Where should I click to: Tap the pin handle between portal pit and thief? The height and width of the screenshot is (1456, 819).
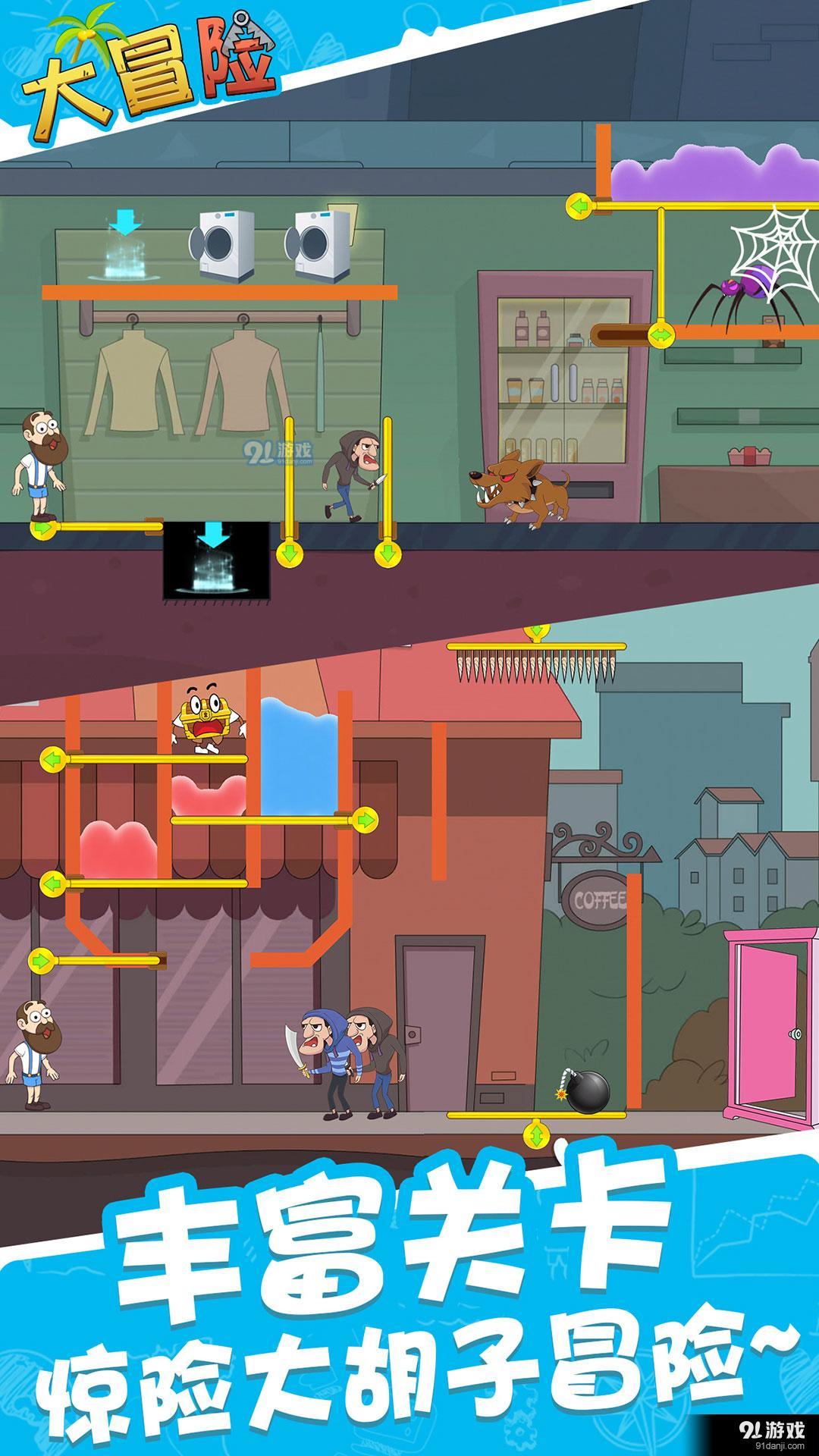point(288,554)
